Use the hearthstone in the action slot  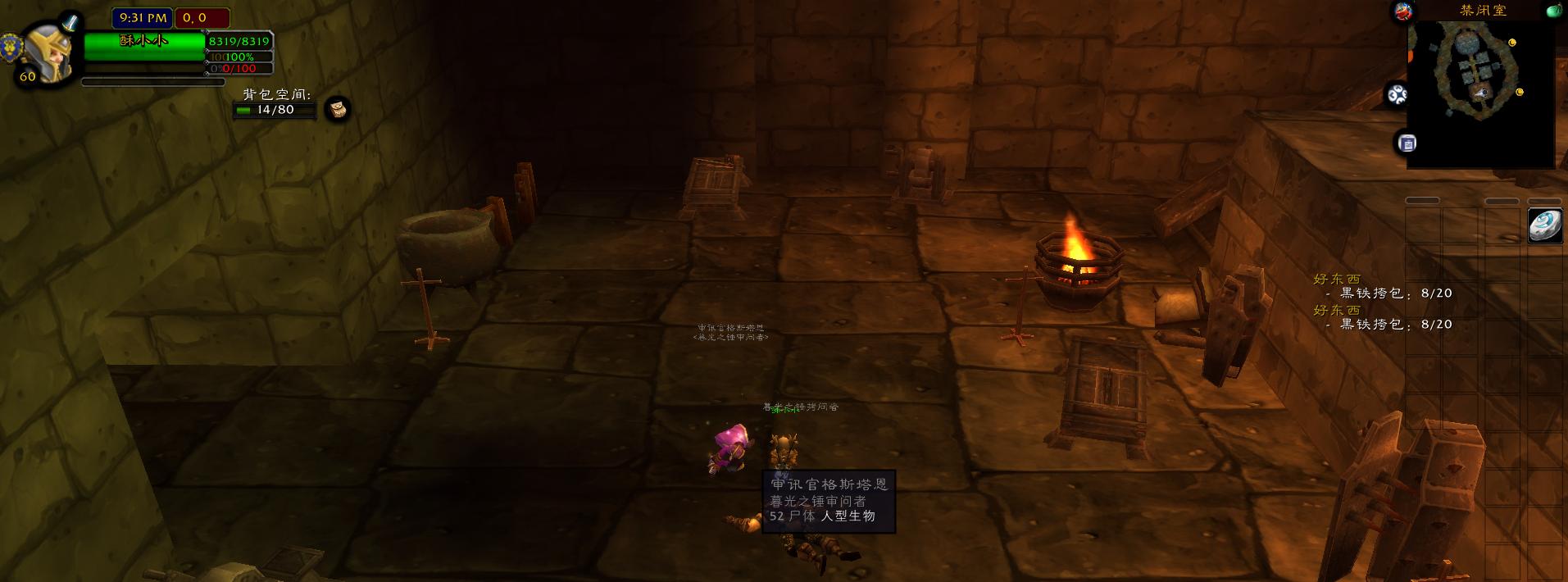pyautogui.click(x=1545, y=225)
